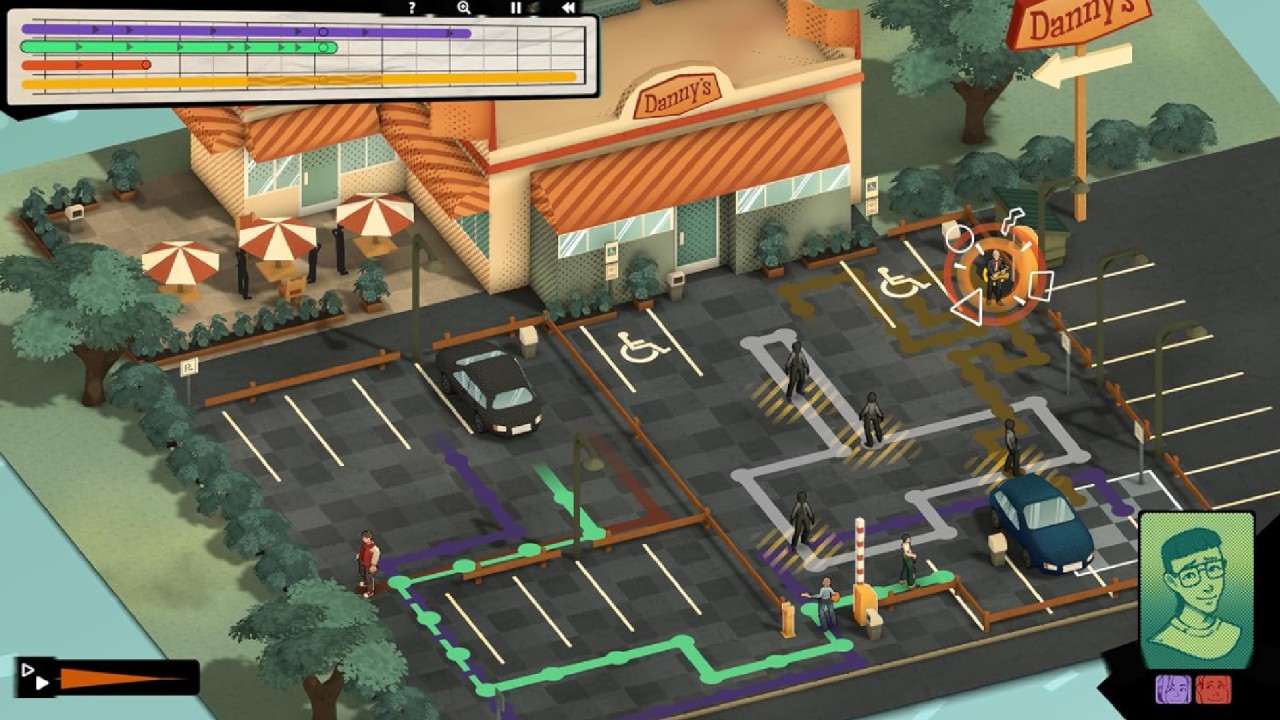Select the orange-red character timeline track
The width and height of the screenshot is (1280, 720).
point(85,65)
